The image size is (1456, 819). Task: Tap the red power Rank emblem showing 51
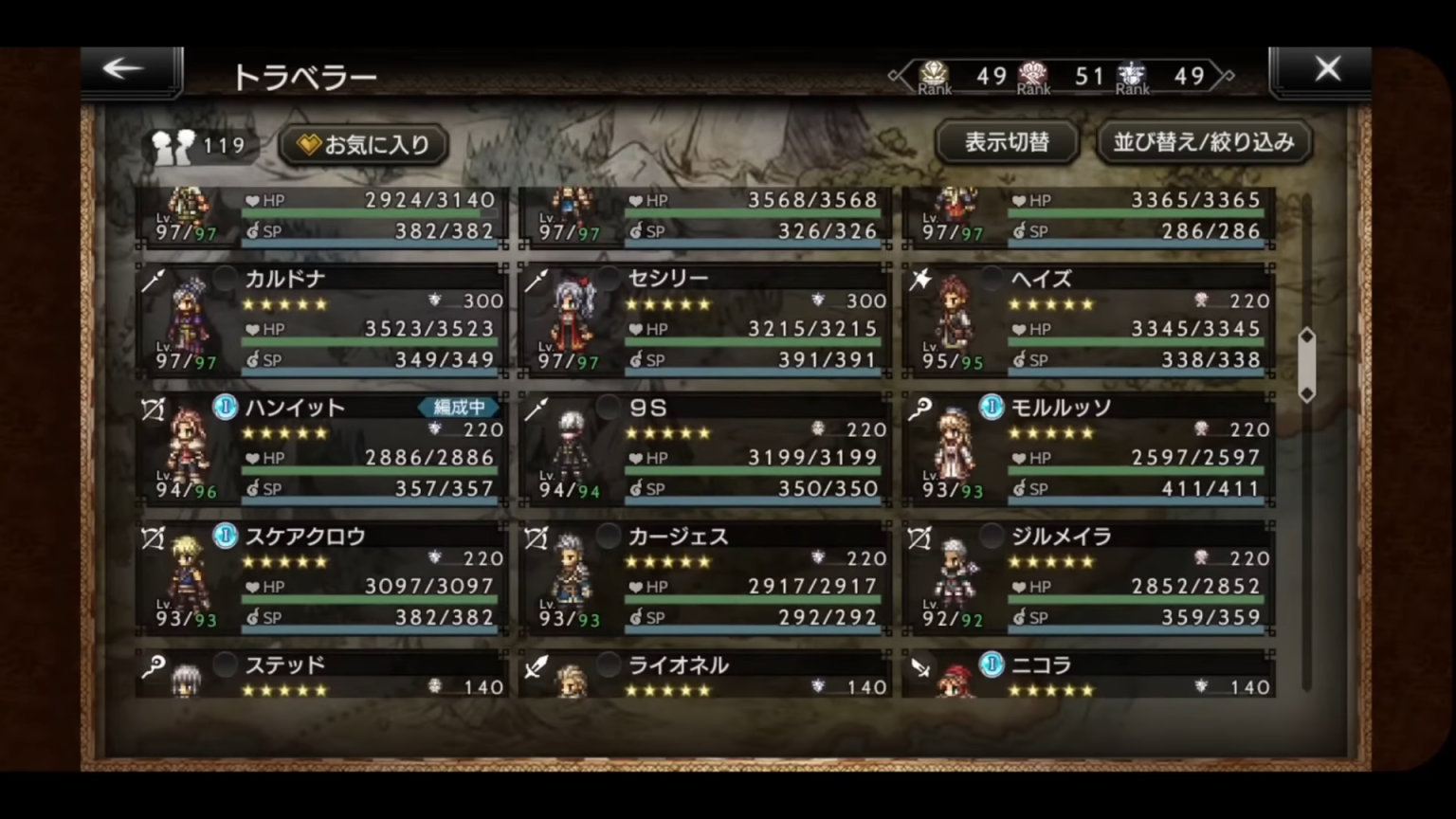(x=1033, y=71)
